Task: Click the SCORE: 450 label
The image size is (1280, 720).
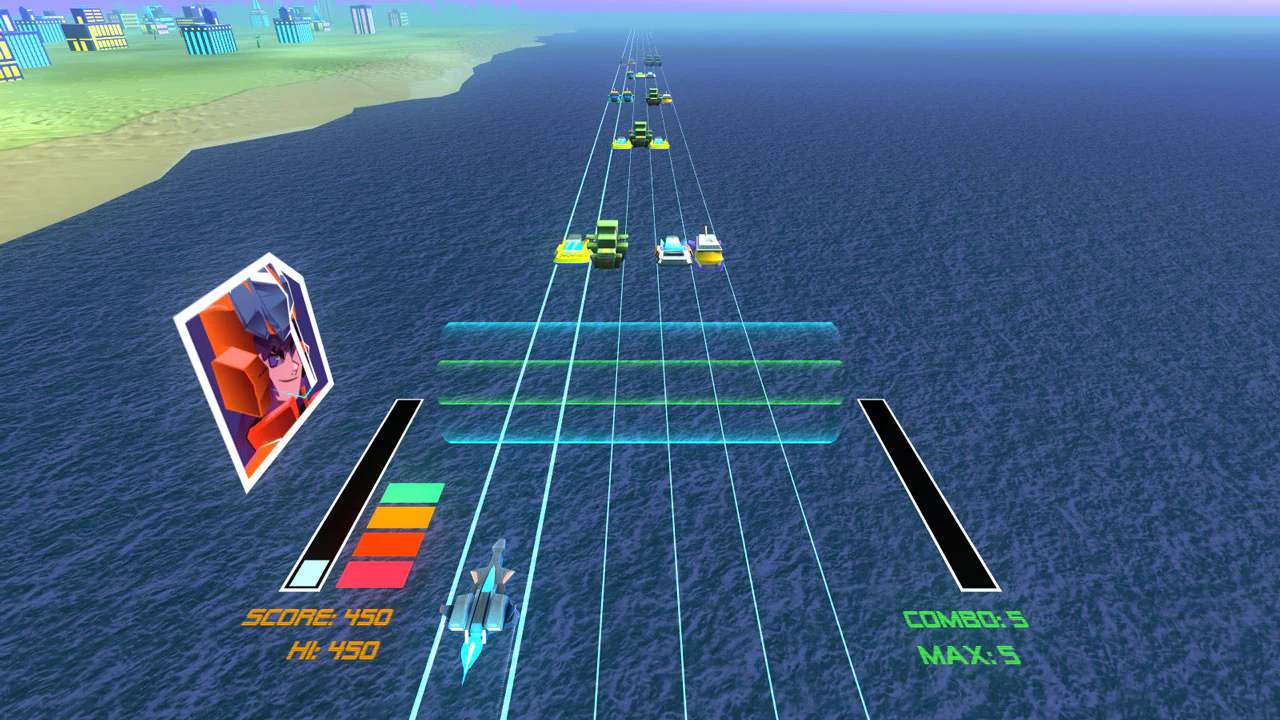Action: tap(317, 618)
